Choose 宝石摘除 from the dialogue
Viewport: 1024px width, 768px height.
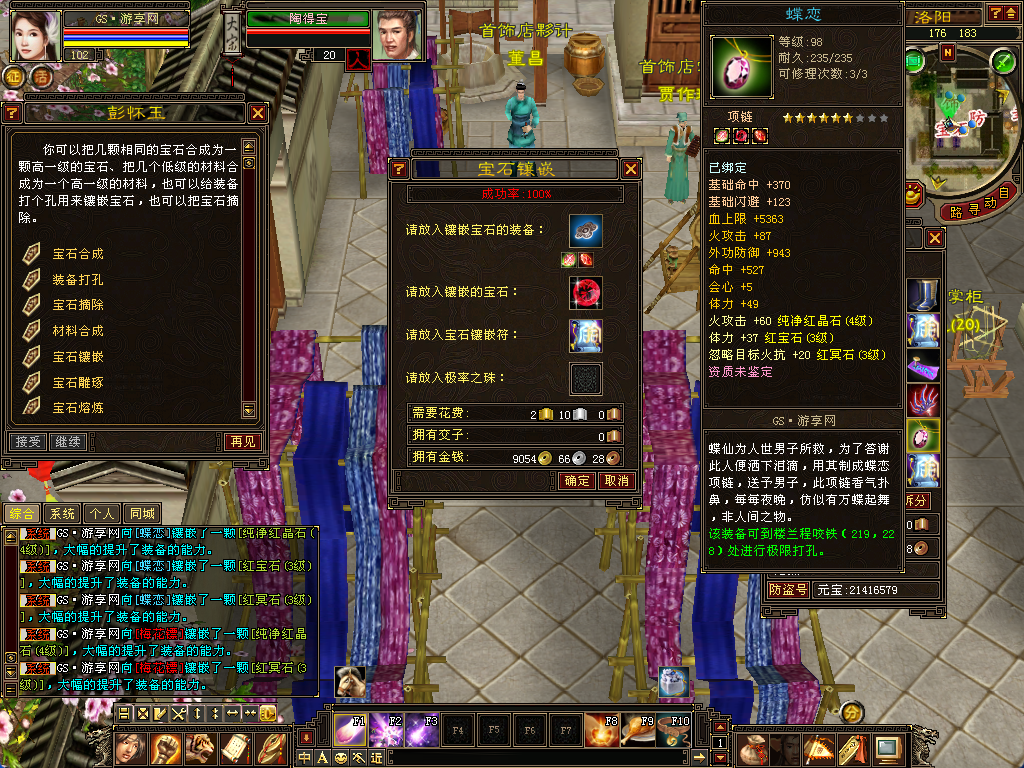pos(78,305)
